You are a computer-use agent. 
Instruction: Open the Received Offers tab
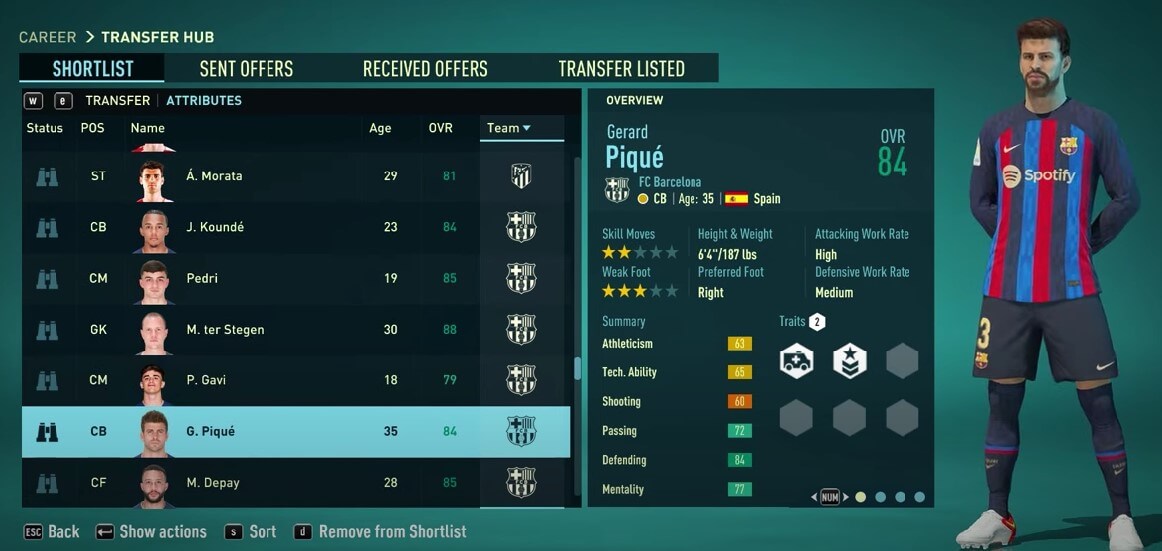point(425,69)
